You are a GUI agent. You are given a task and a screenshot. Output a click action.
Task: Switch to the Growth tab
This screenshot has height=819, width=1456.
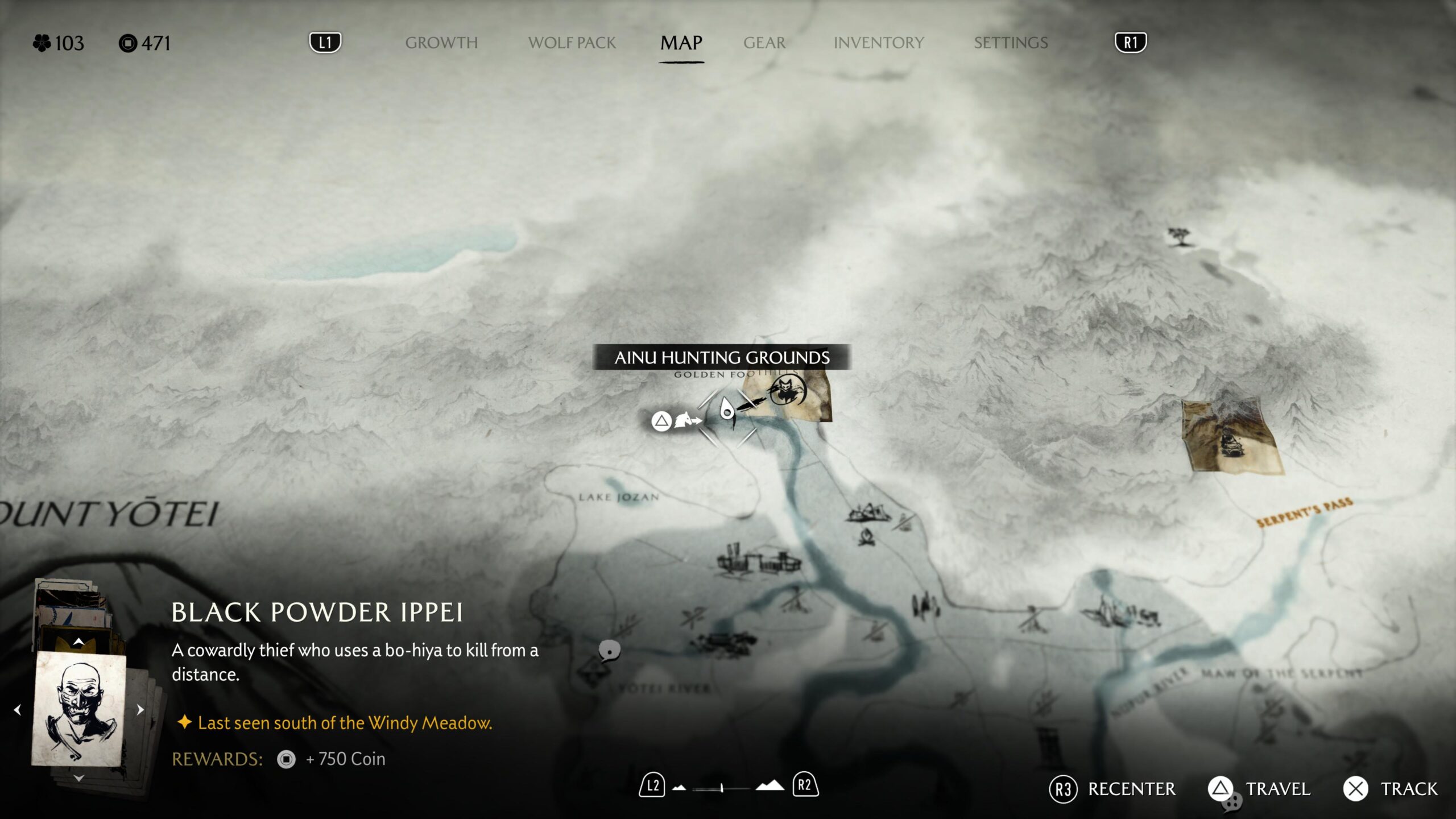click(441, 43)
